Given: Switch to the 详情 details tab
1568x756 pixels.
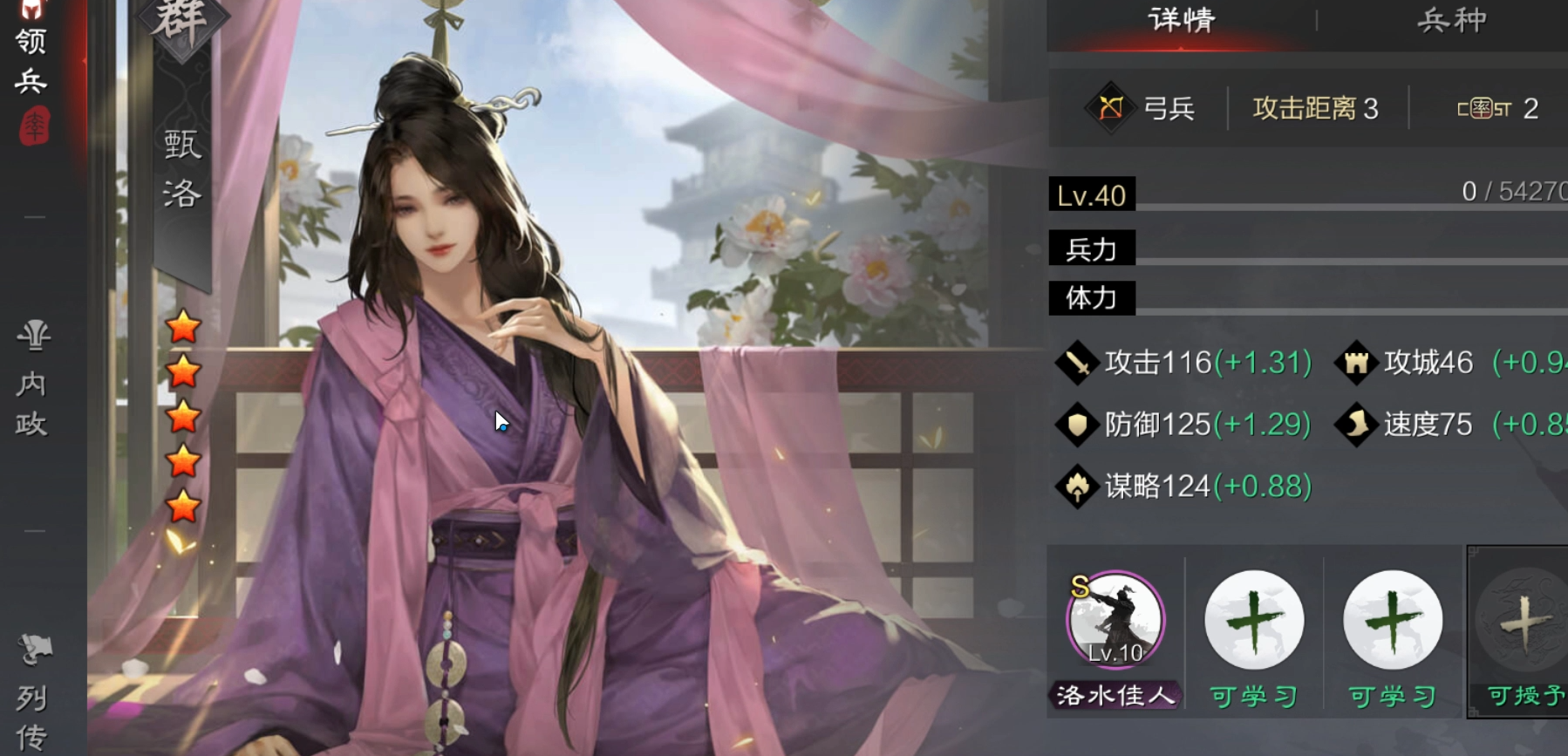Looking at the screenshot, I should pos(1181,20).
